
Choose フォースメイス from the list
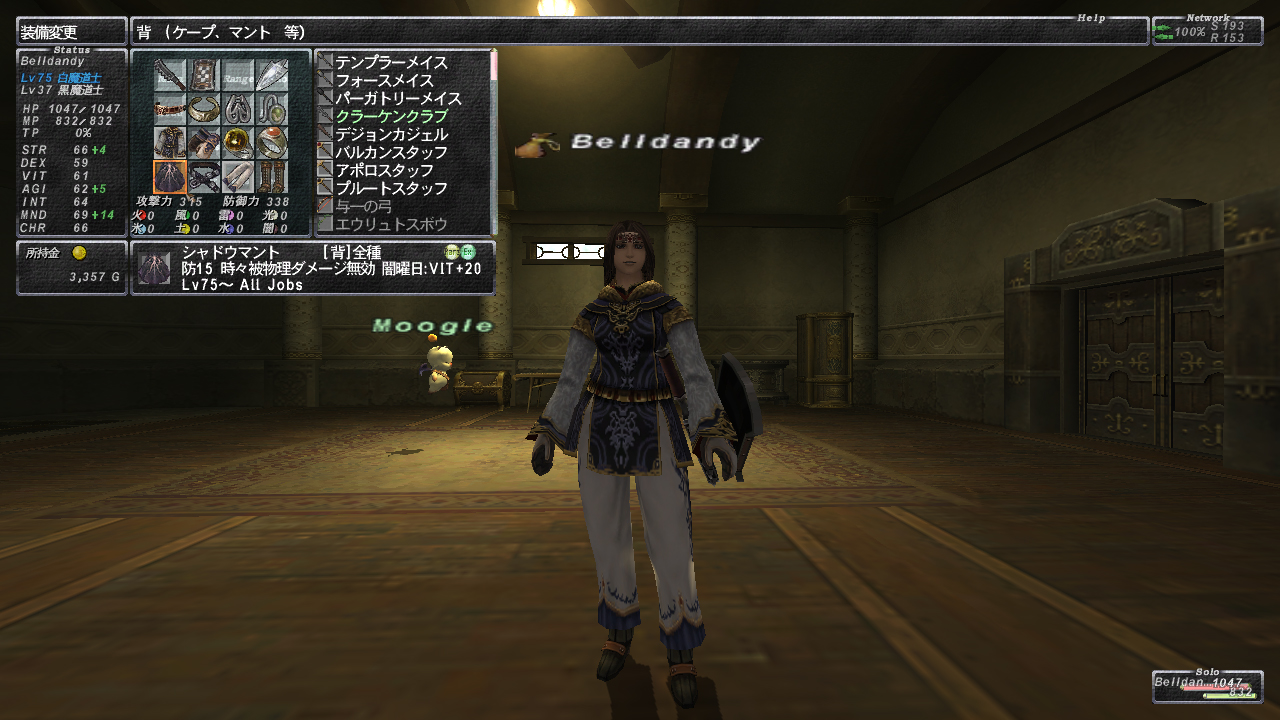point(384,81)
